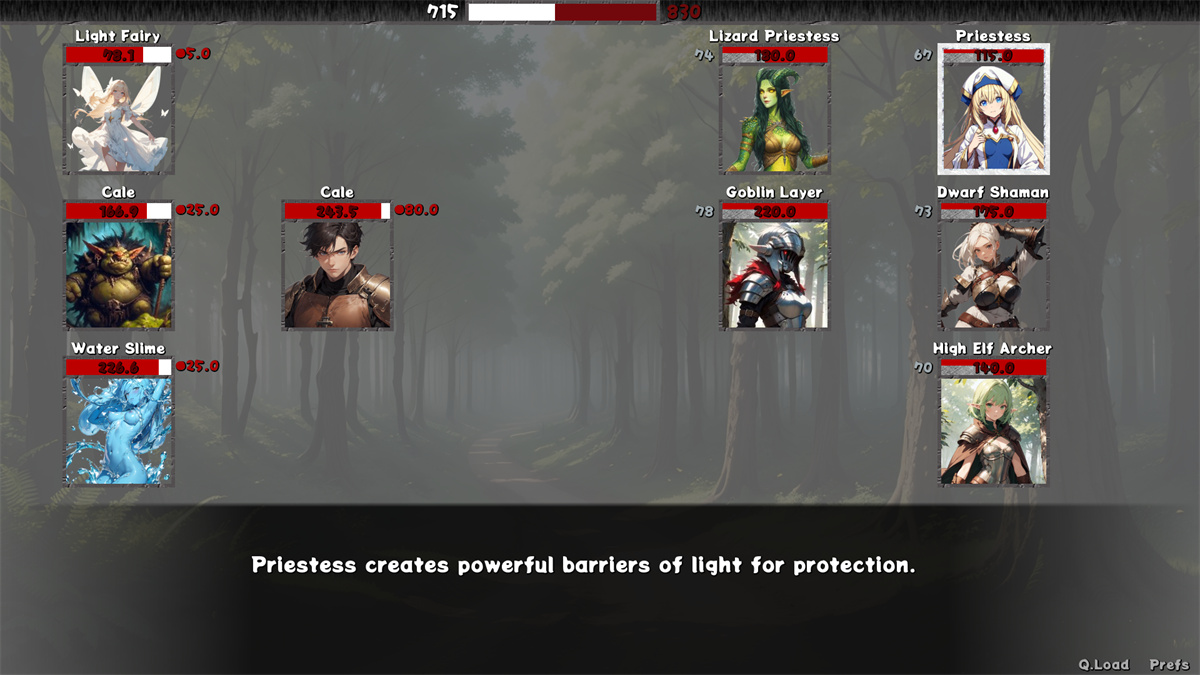Target the Goblin Layer portrait

click(775, 275)
